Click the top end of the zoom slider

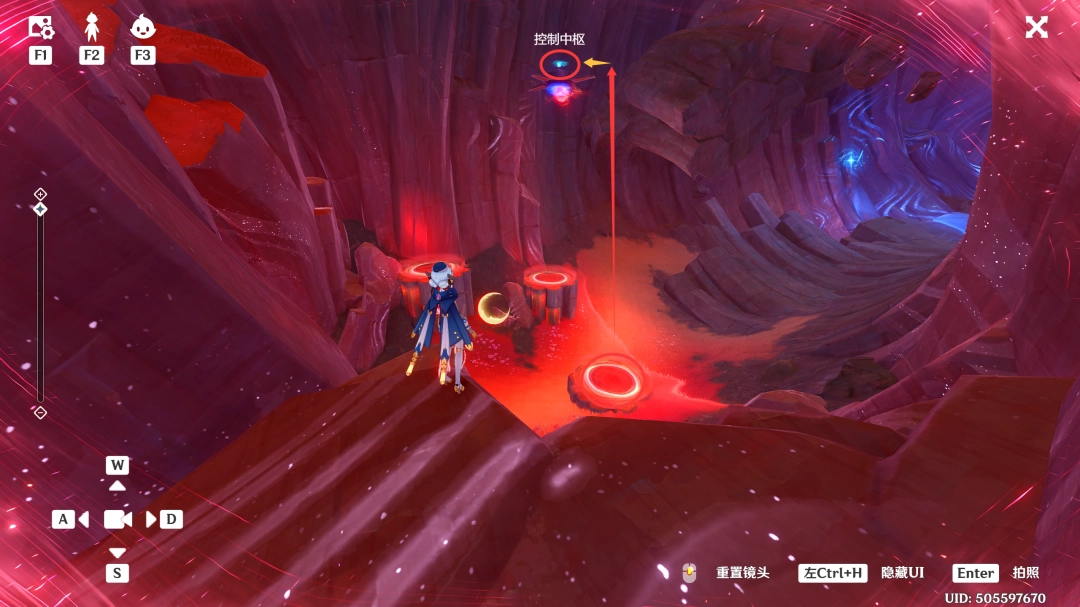coord(40,193)
